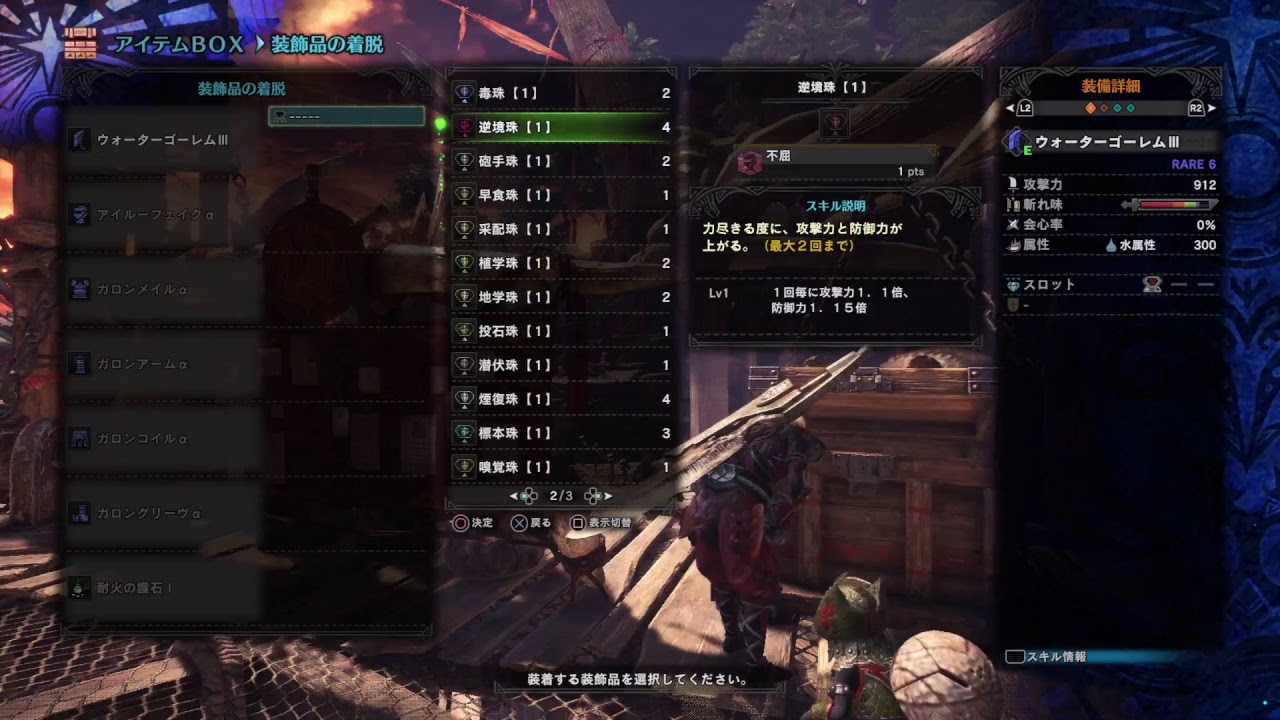Select the 煙復珠【1】 decoration
Image resolution: width=1280 pixels, height=720 pixels.
coord(560,399)
